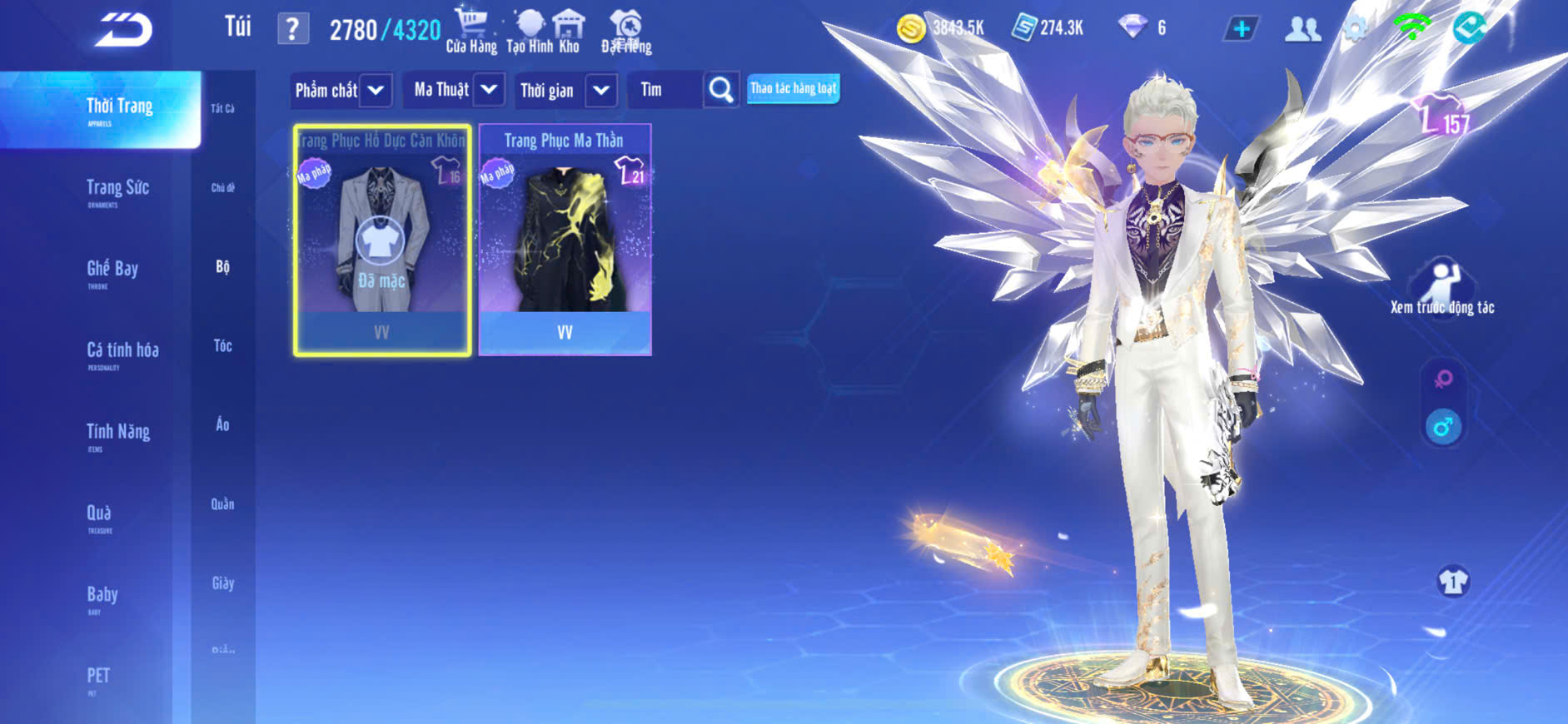Click Xem trước động tác preview

coord(1442,289)
